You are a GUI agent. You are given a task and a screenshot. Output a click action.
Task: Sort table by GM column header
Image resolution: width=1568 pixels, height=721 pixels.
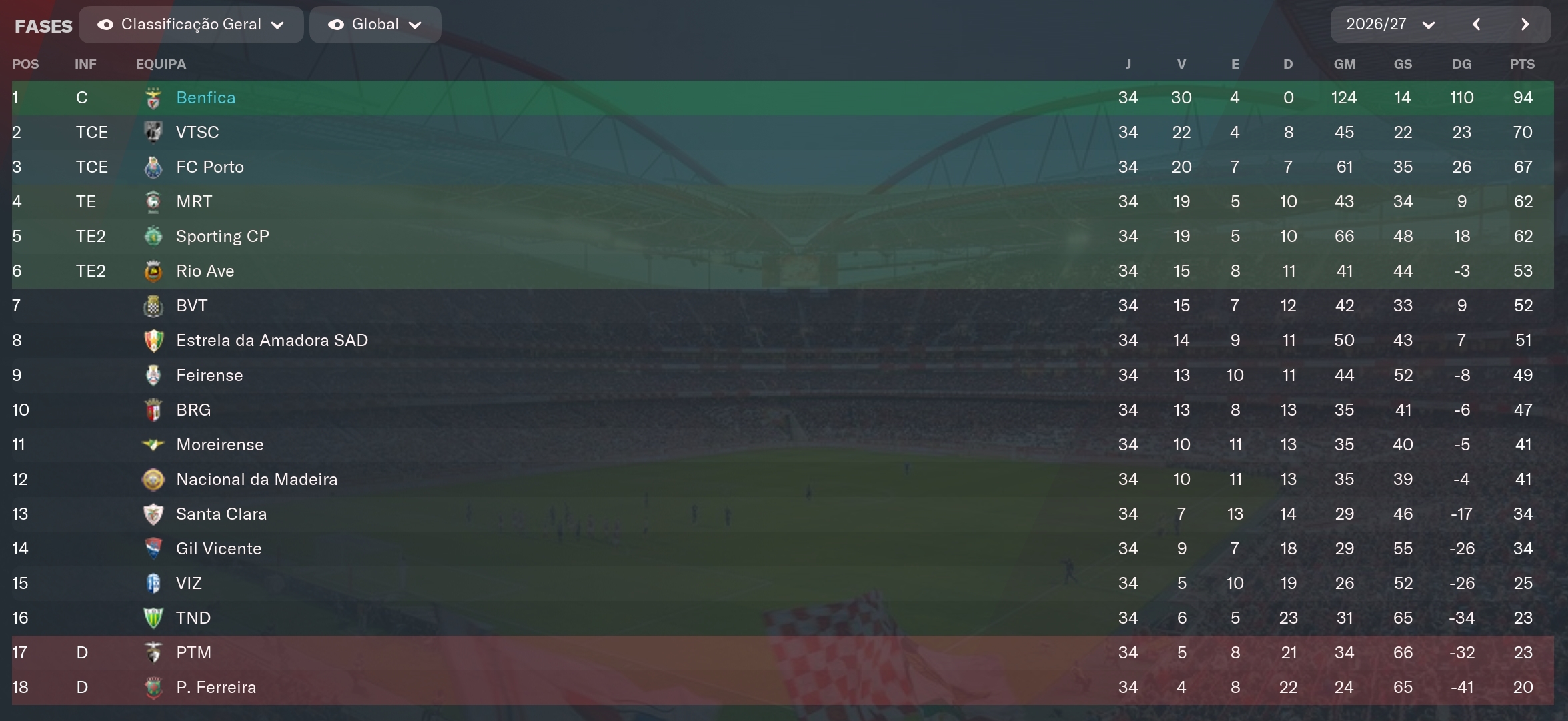click(x=1344, y=64)
